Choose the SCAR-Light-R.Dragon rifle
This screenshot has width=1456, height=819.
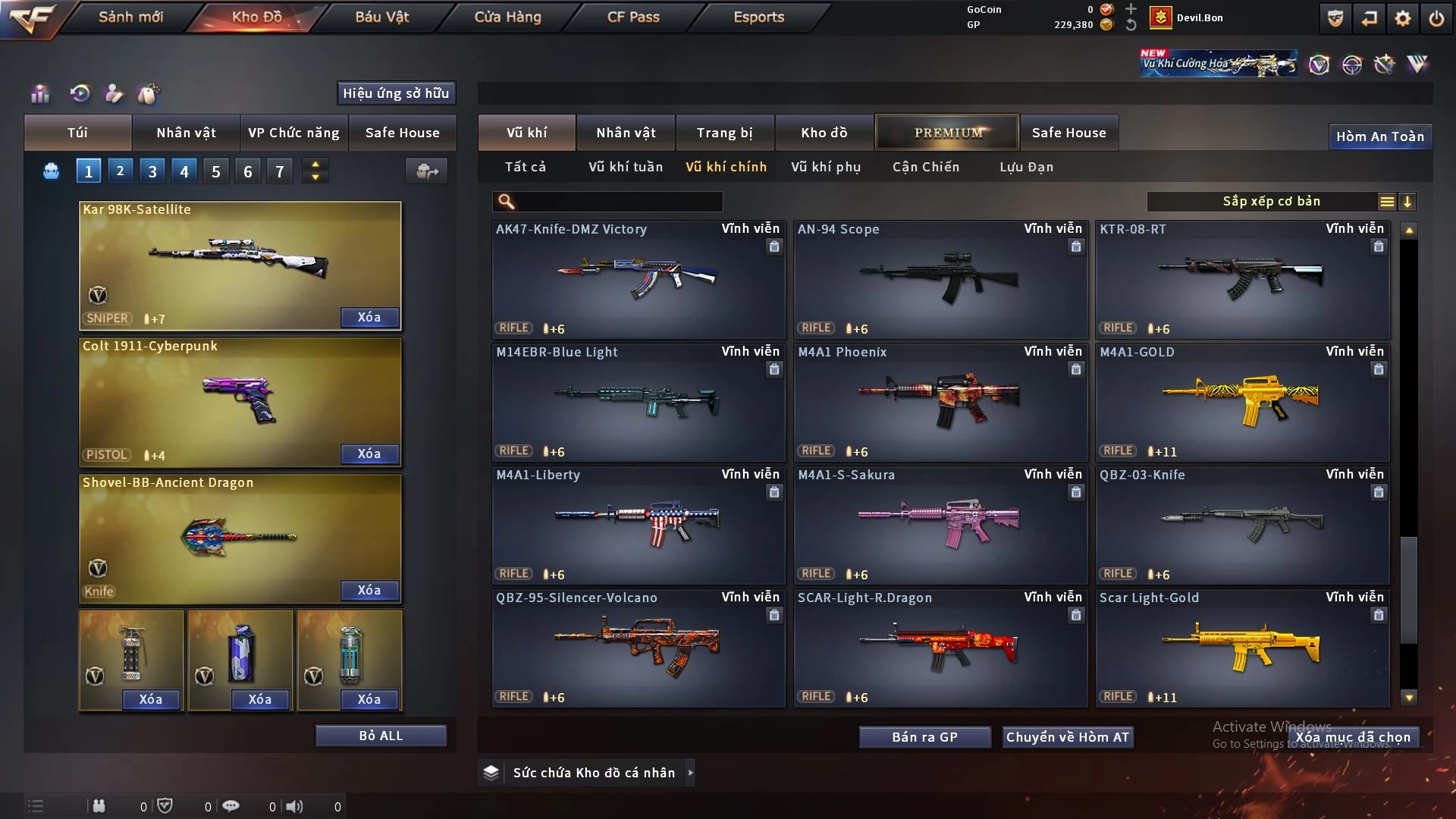click(x=940, y=648)
